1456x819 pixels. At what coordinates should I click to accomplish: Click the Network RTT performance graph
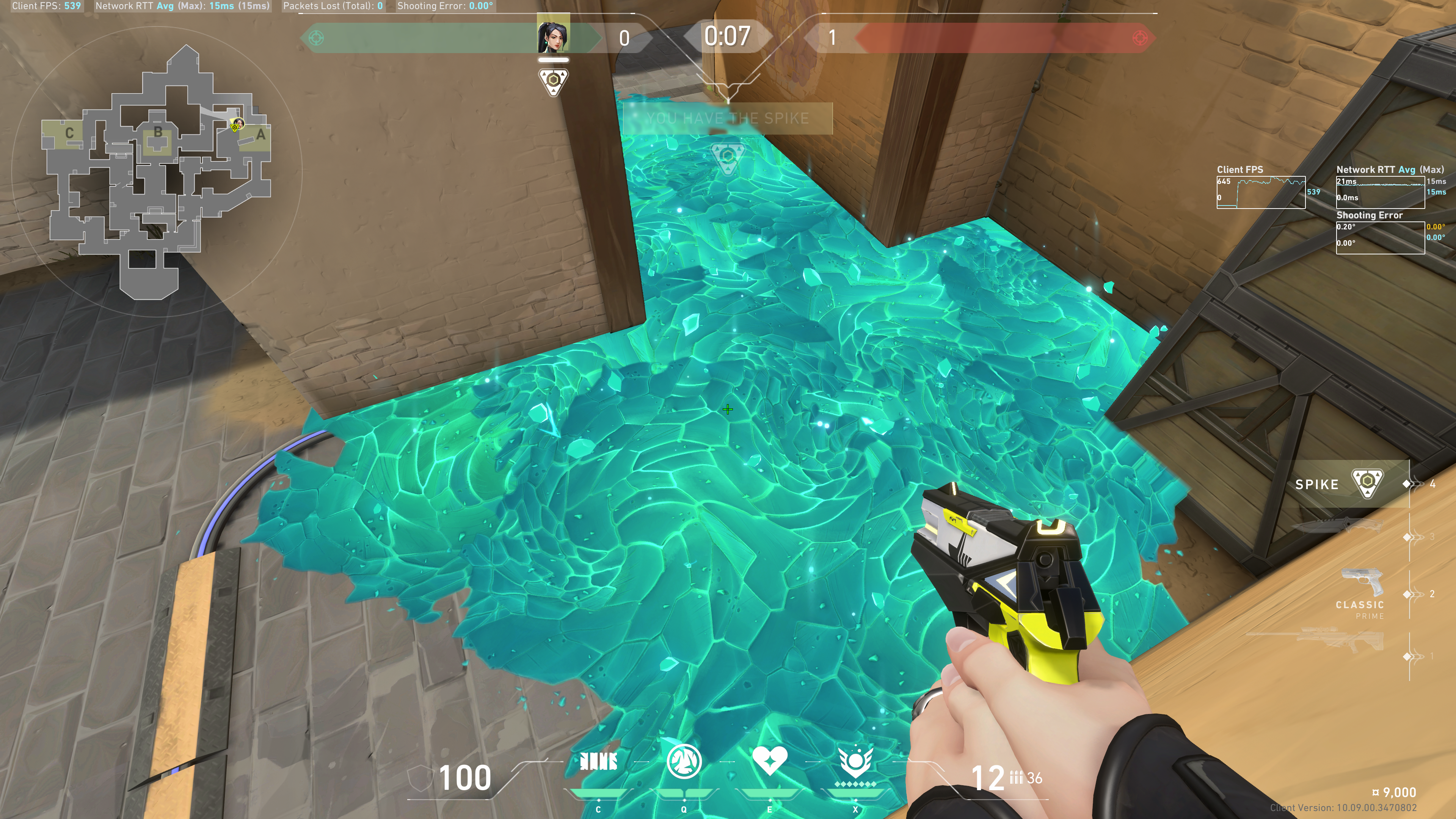click(1380, 192)
